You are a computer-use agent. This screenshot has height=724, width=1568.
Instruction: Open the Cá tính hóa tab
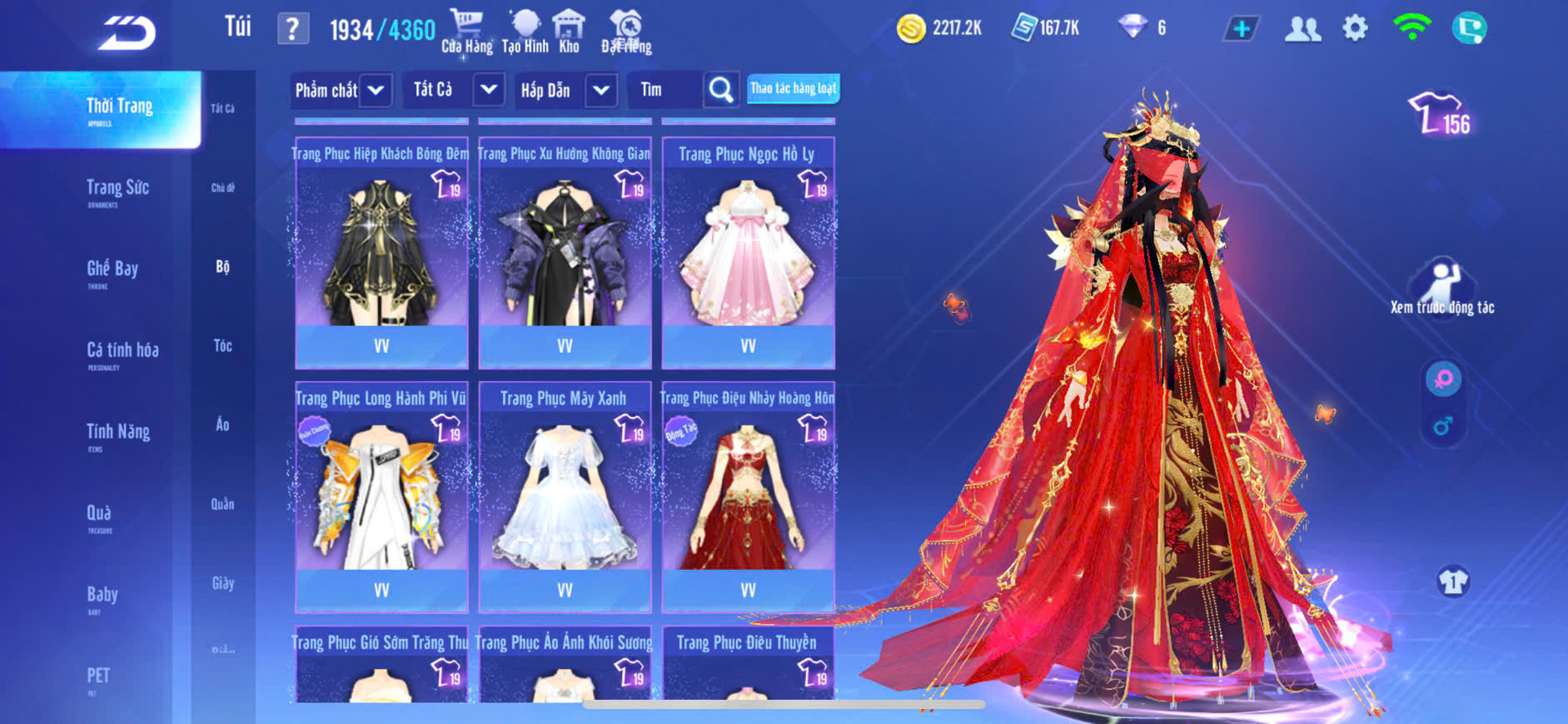pyautogui.click(x=122, y=352)
